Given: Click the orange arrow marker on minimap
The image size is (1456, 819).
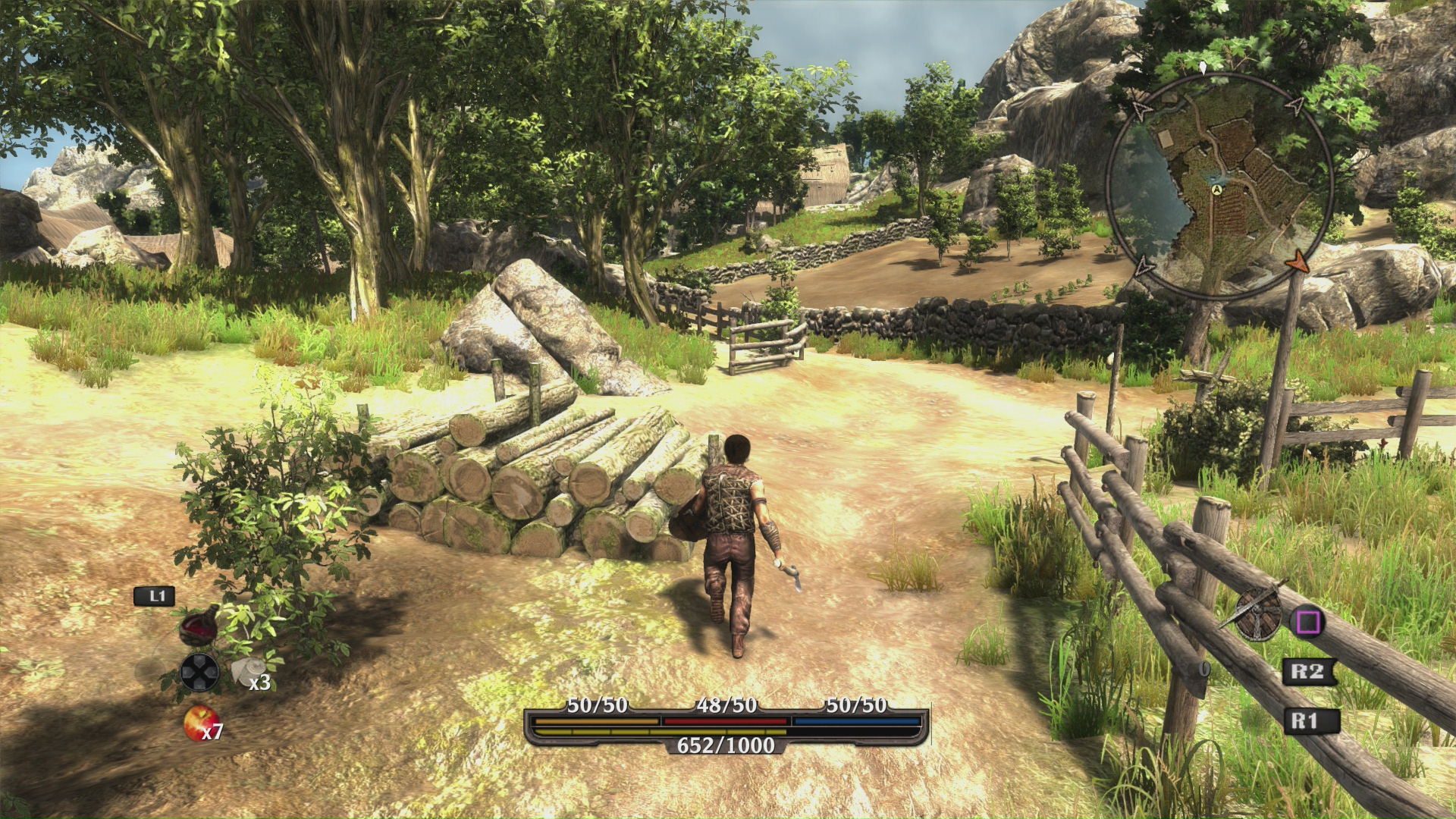Looking at the screenshot, I should [1298, 262].
